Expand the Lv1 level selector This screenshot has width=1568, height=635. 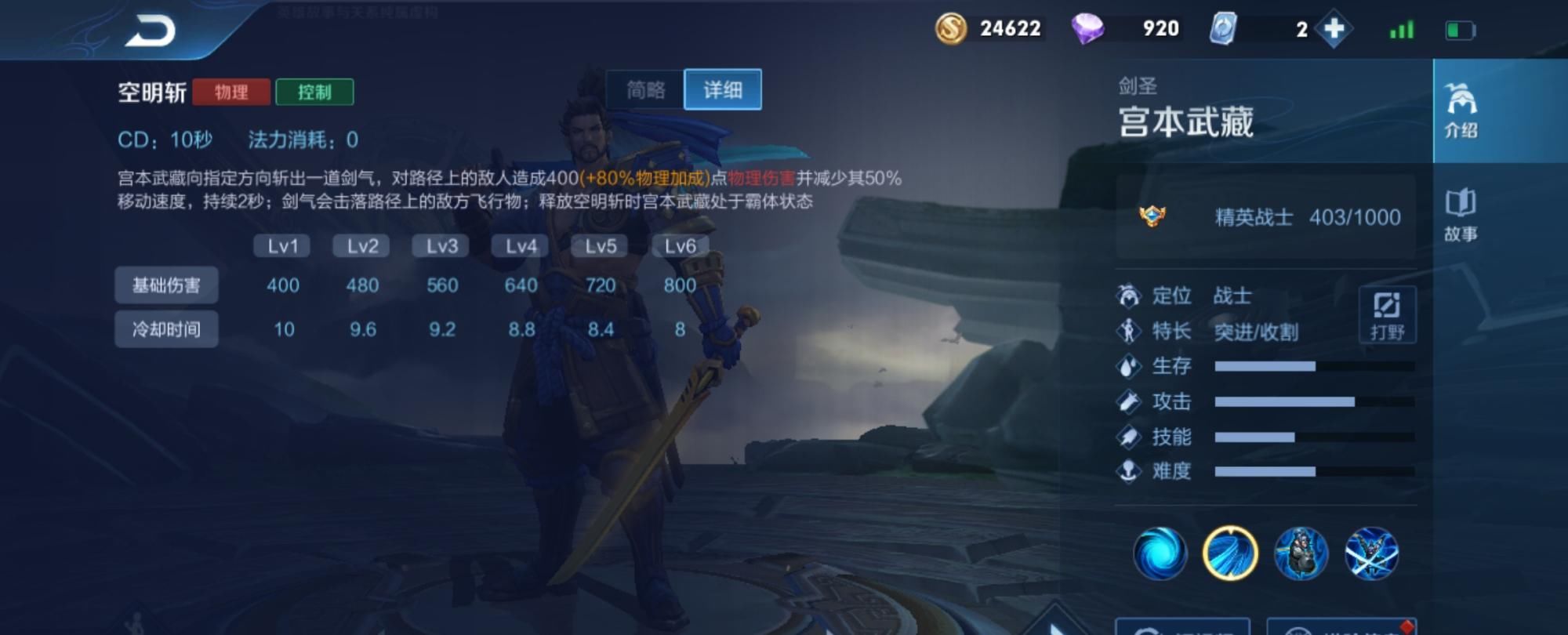[x=283, y=245]
